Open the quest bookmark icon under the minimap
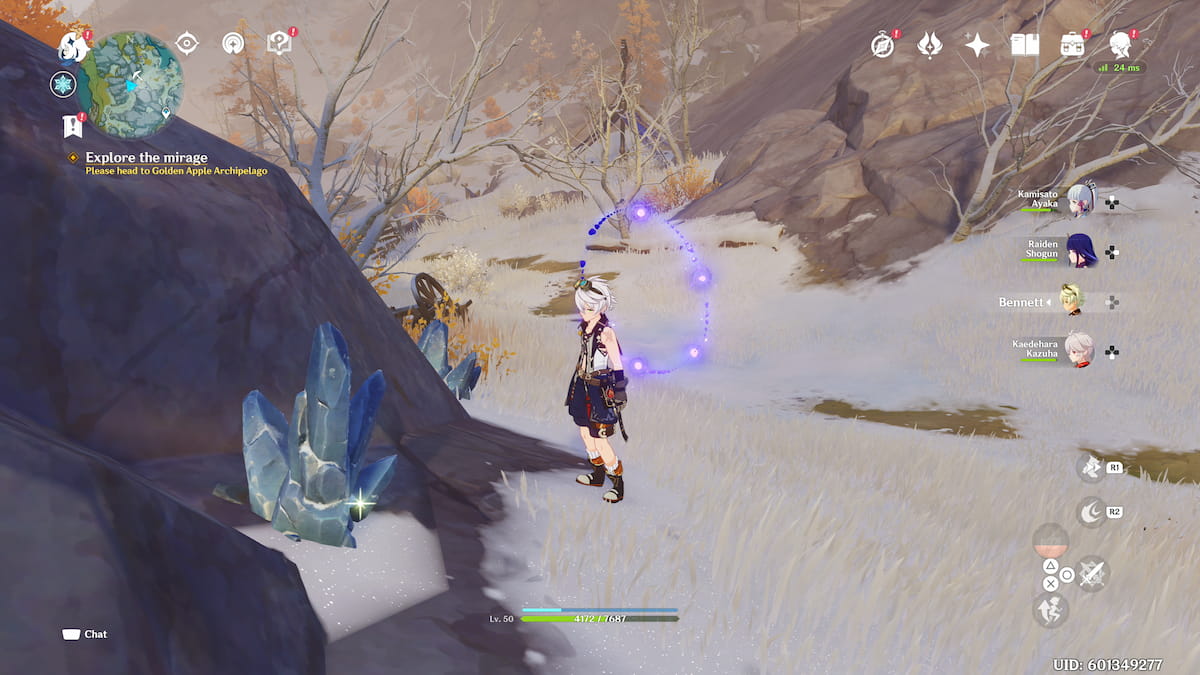The height and width of the screenshot is (675, 1200). click(x=72, y=126)
